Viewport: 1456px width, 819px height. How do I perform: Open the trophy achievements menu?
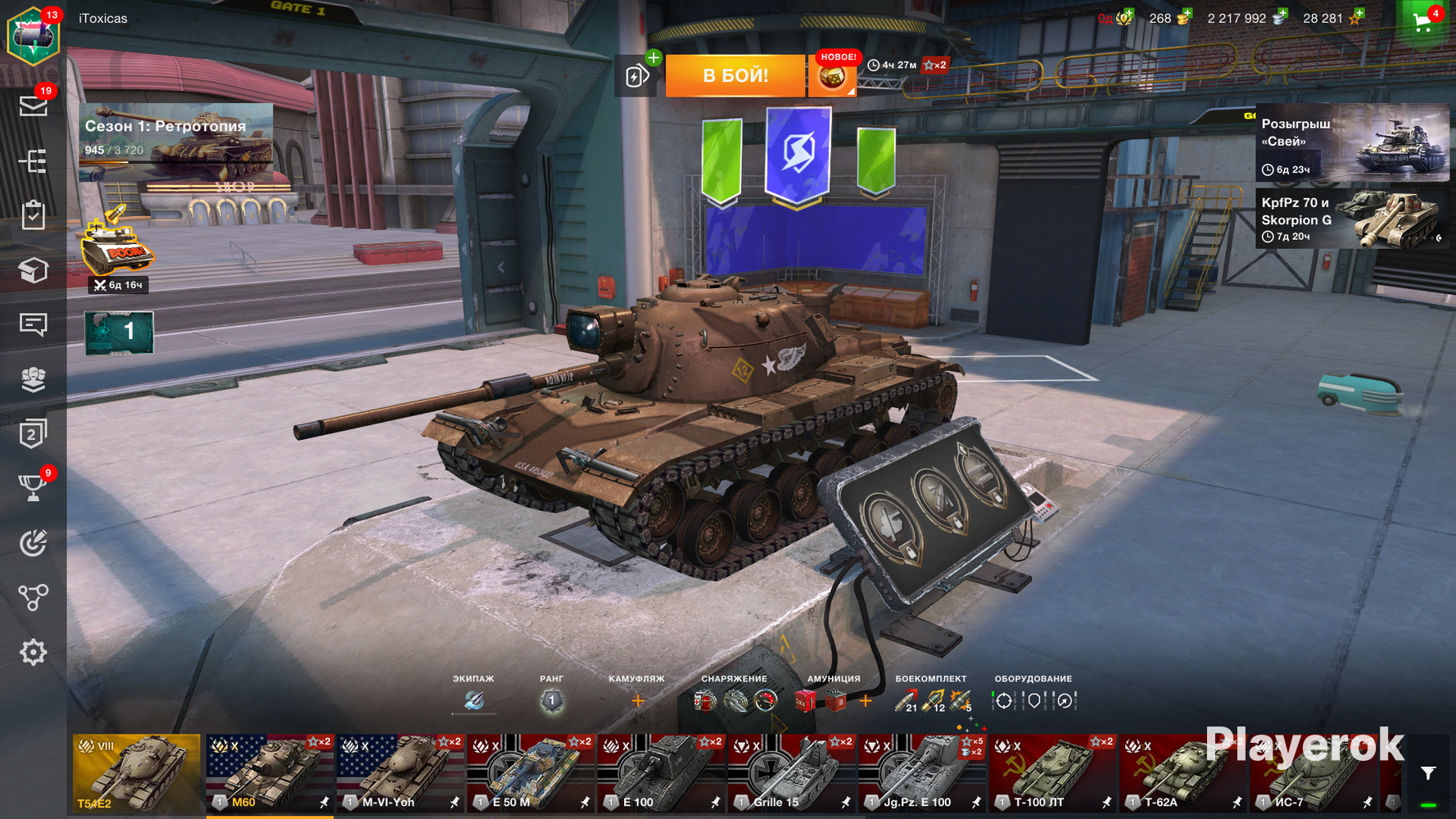(x=33, y=488)
